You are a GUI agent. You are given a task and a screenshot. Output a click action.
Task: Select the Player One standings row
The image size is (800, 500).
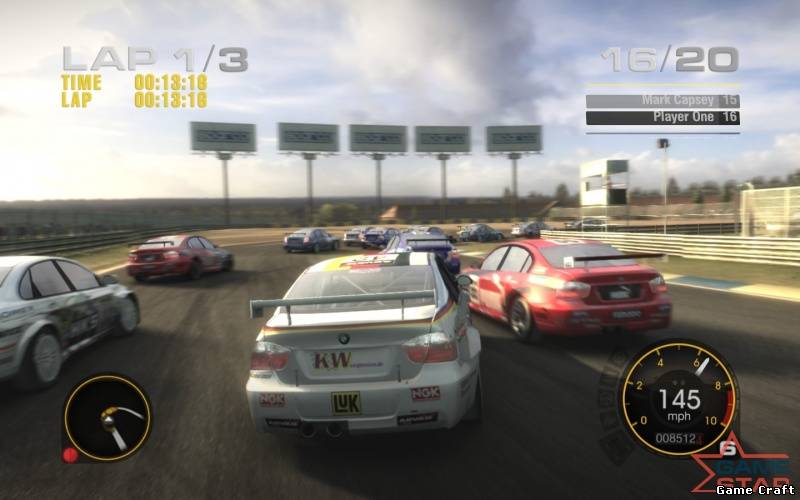[x=662, y=118]
